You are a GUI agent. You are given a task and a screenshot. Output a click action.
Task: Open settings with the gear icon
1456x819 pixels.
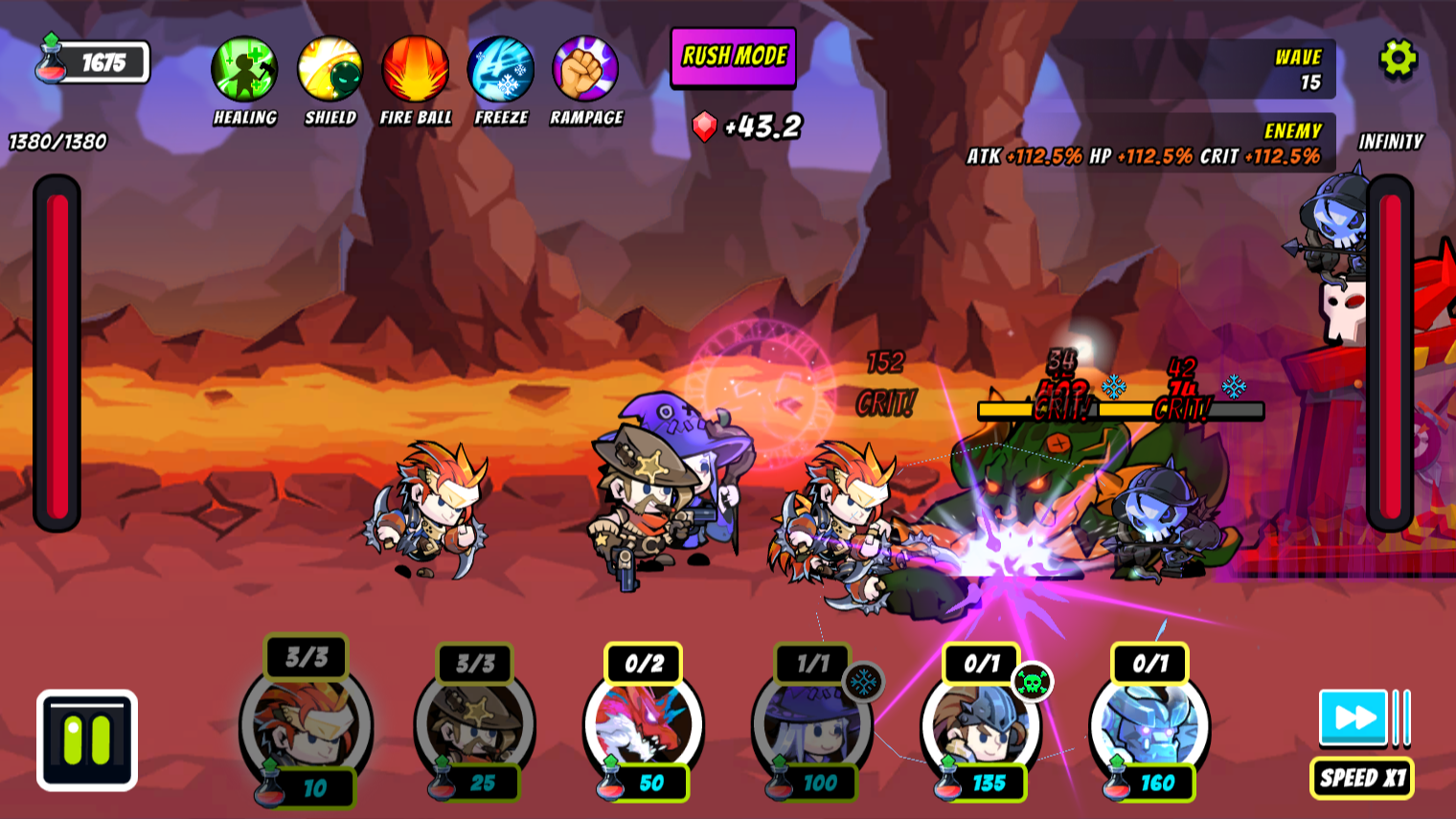click(1398, 59)
